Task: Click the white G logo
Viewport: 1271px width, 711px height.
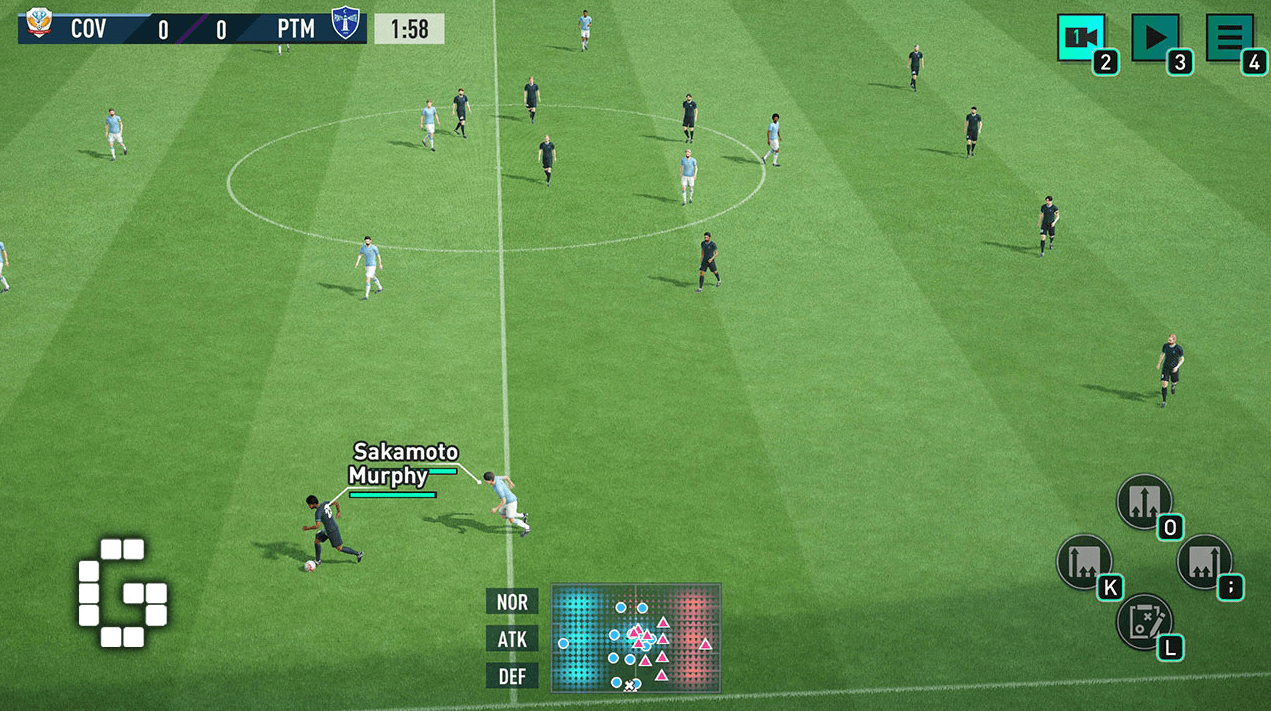Action: [123, 593]
